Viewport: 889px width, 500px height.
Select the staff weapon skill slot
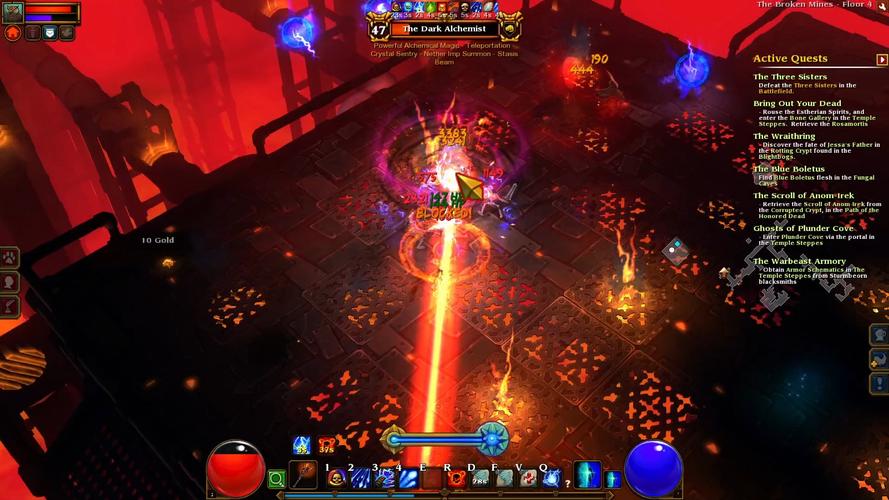pos(303,474)
